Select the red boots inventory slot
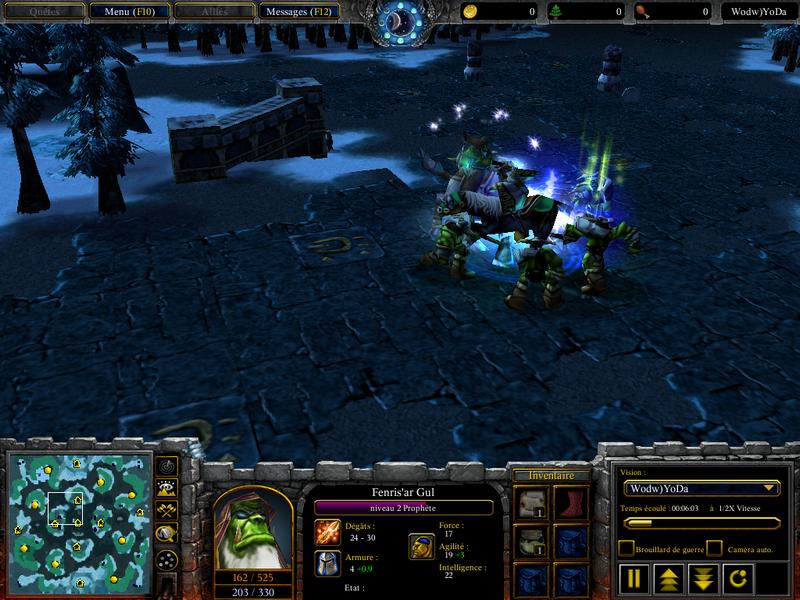 tap(569, 503)
